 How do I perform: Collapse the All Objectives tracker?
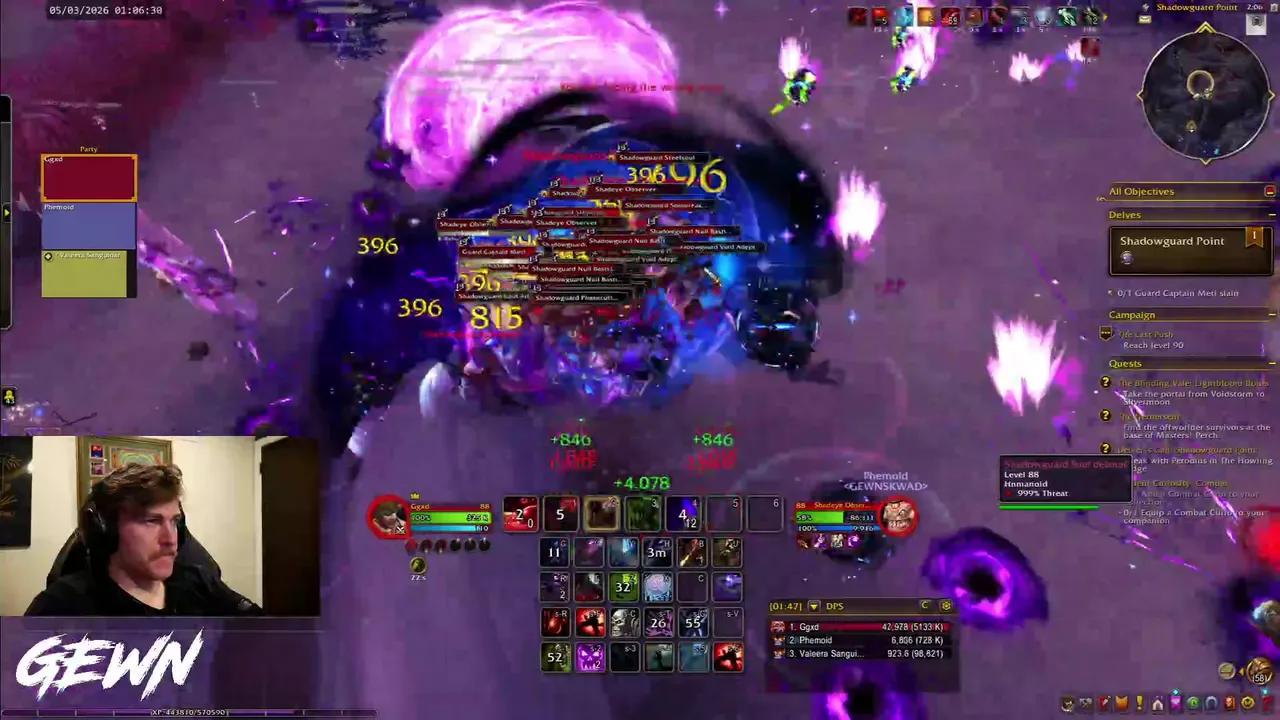click(x=1271, y=191)
